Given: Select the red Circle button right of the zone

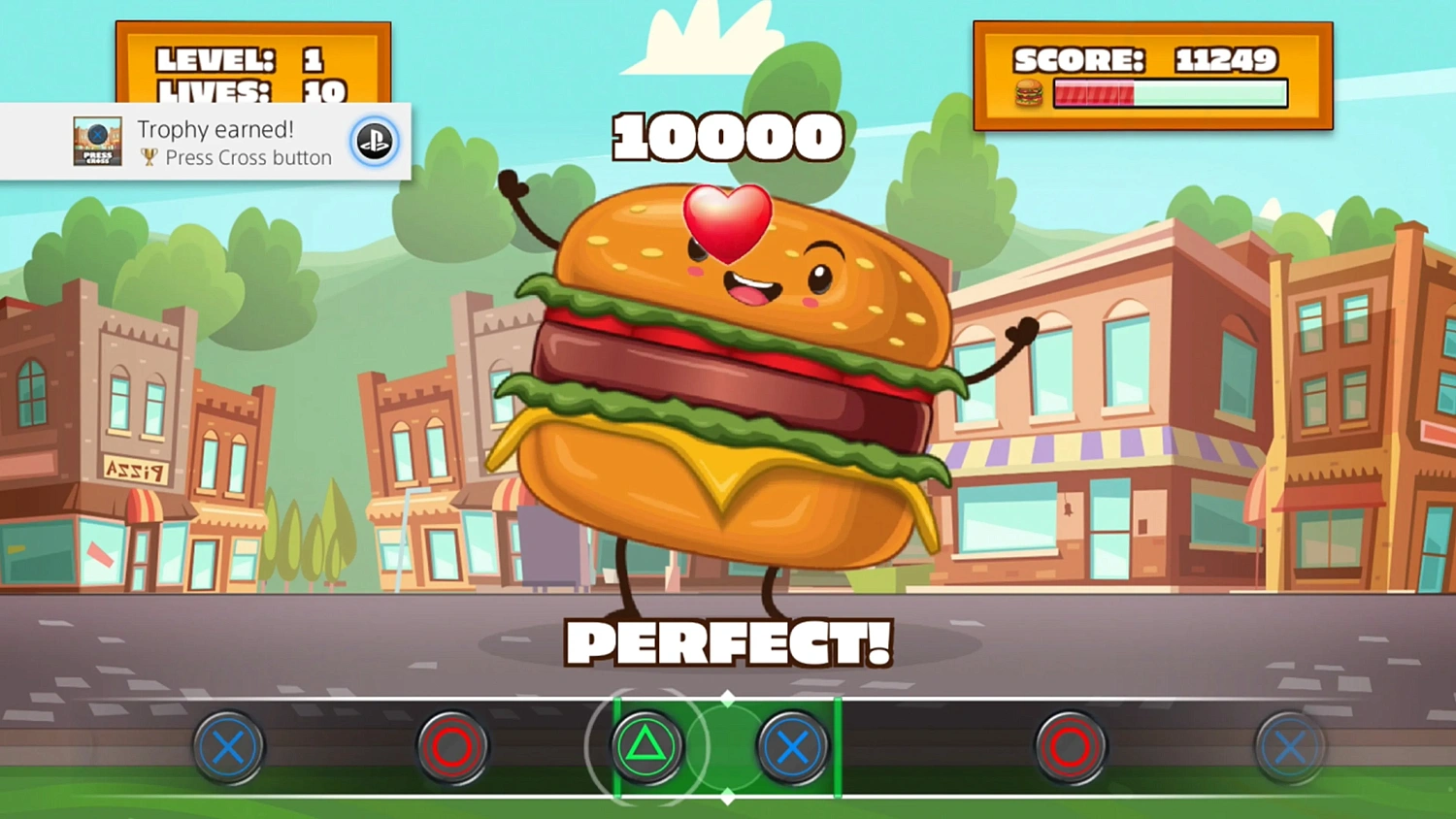Looking at the screenshot, I should (1071, 747).
